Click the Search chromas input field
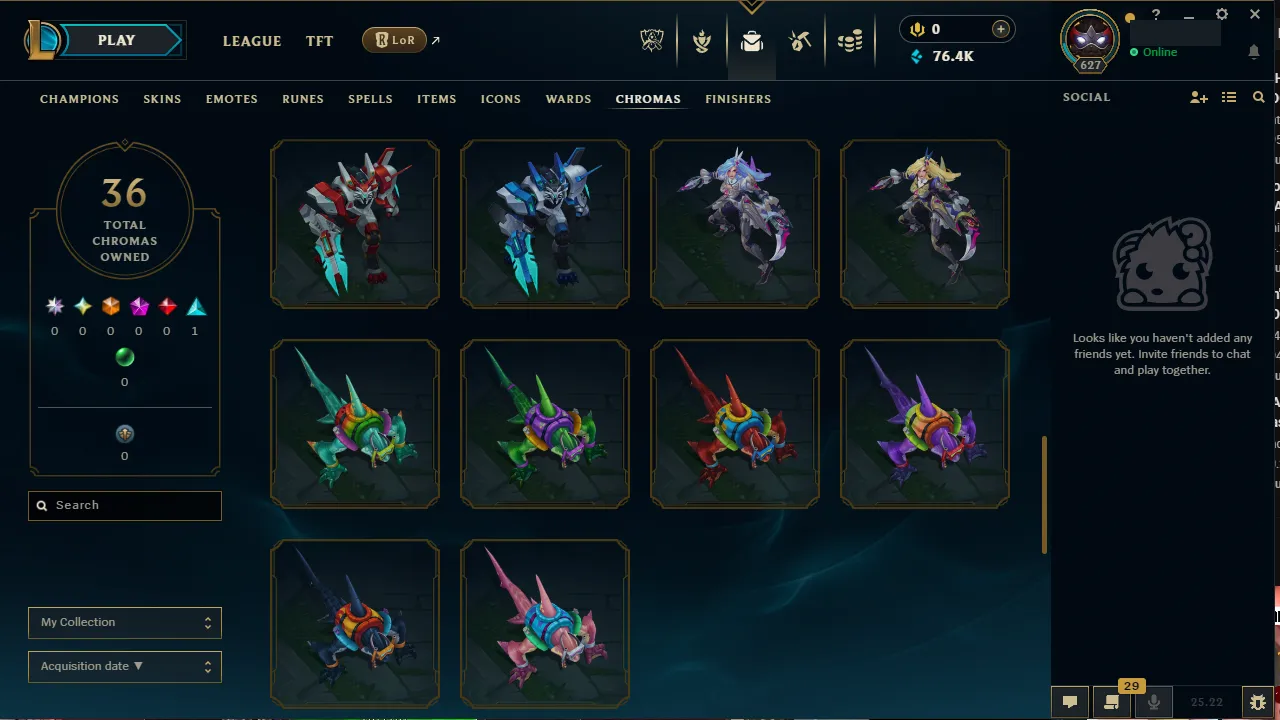 (124, 505)
